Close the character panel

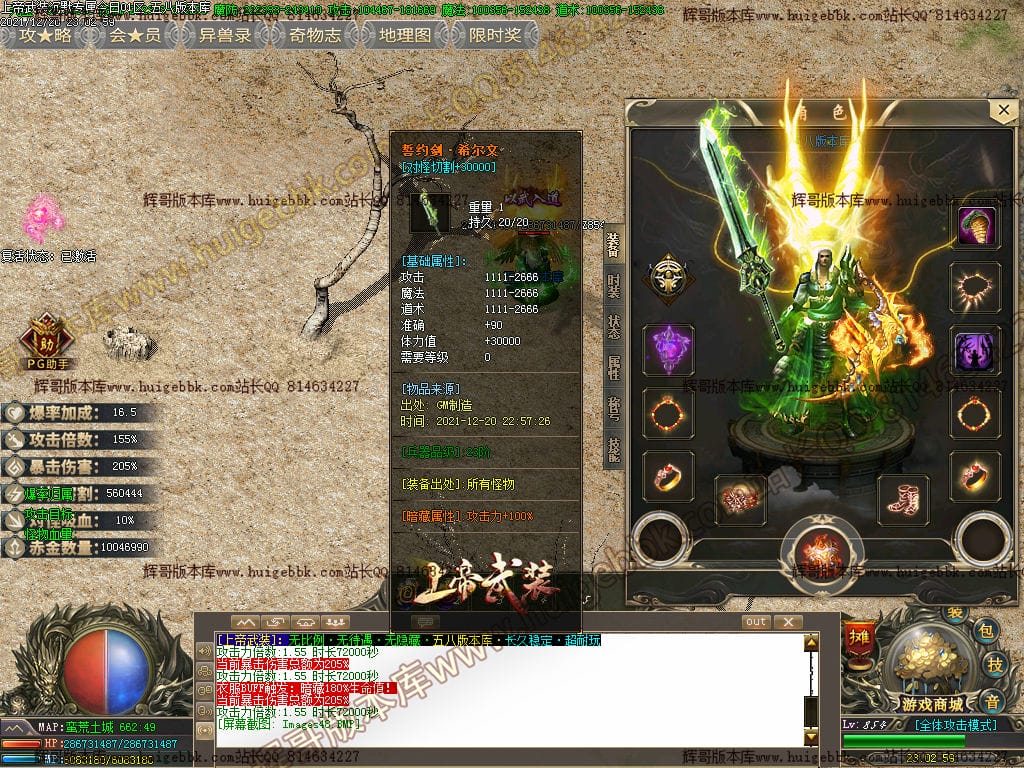(1002, 110)
